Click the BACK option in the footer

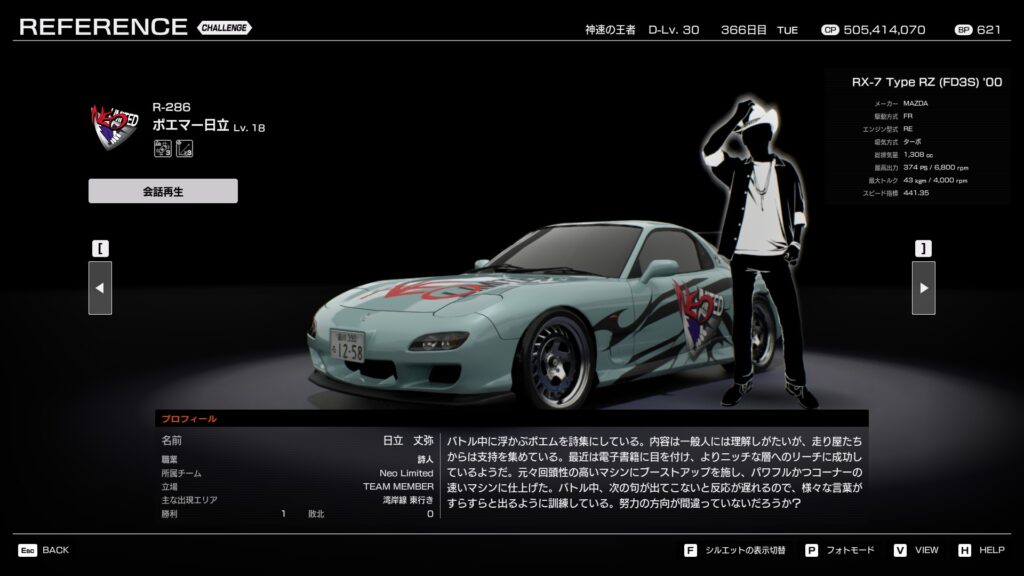tap(44, 550)
